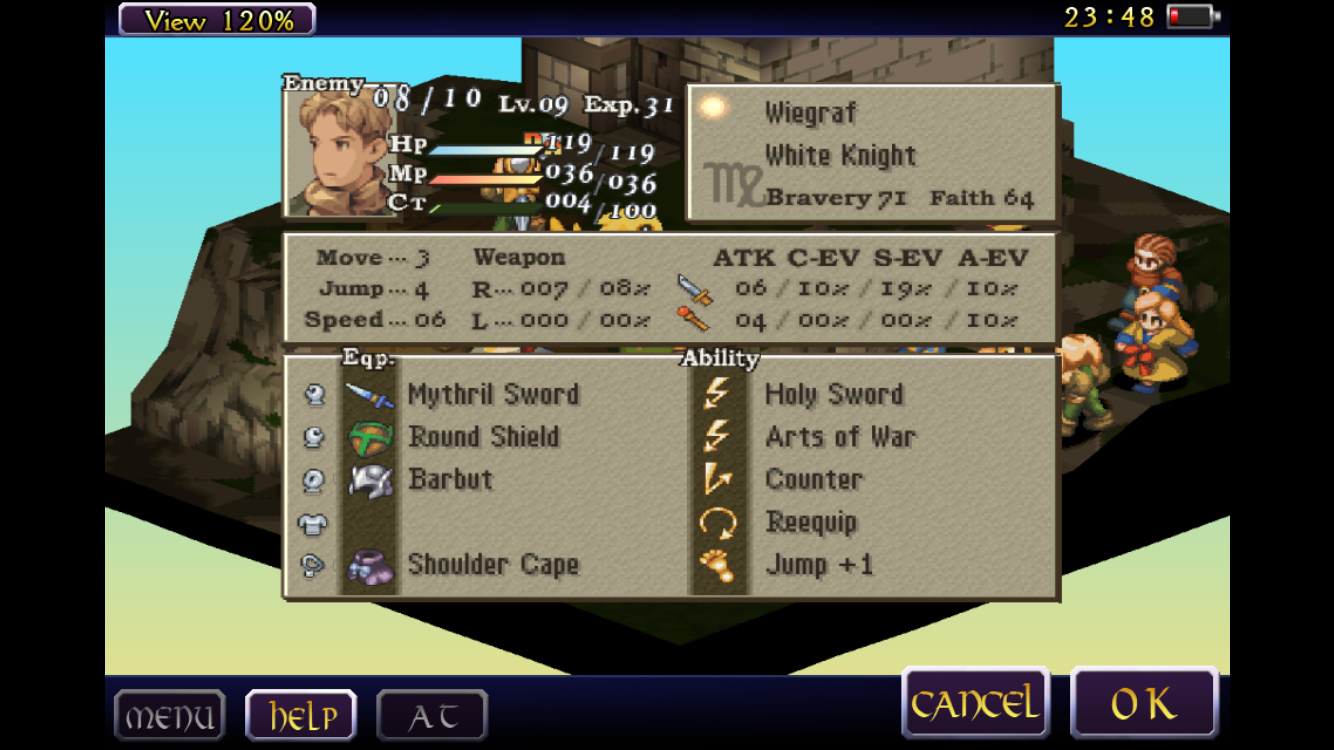The image size is (1334, 750).
Task: Confirm with the OK button
Action: (x=1144, y=704)
